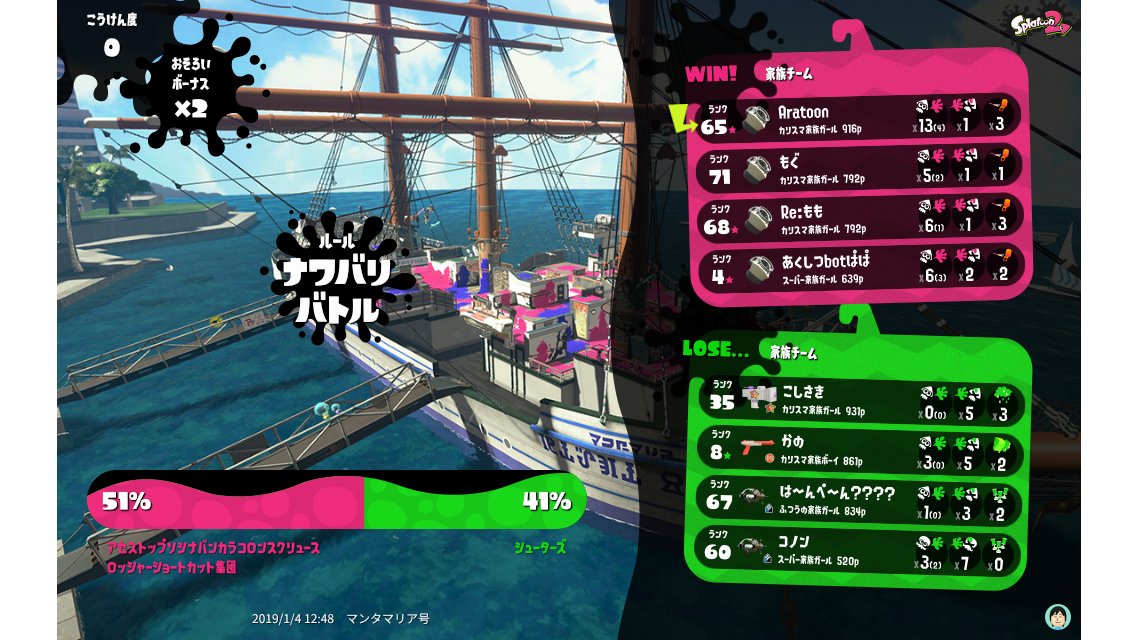Select the がめ player row
Image resolution: width=1138 pixels, height=640 pixels.
pyautogui.click(x=860, y=450)
